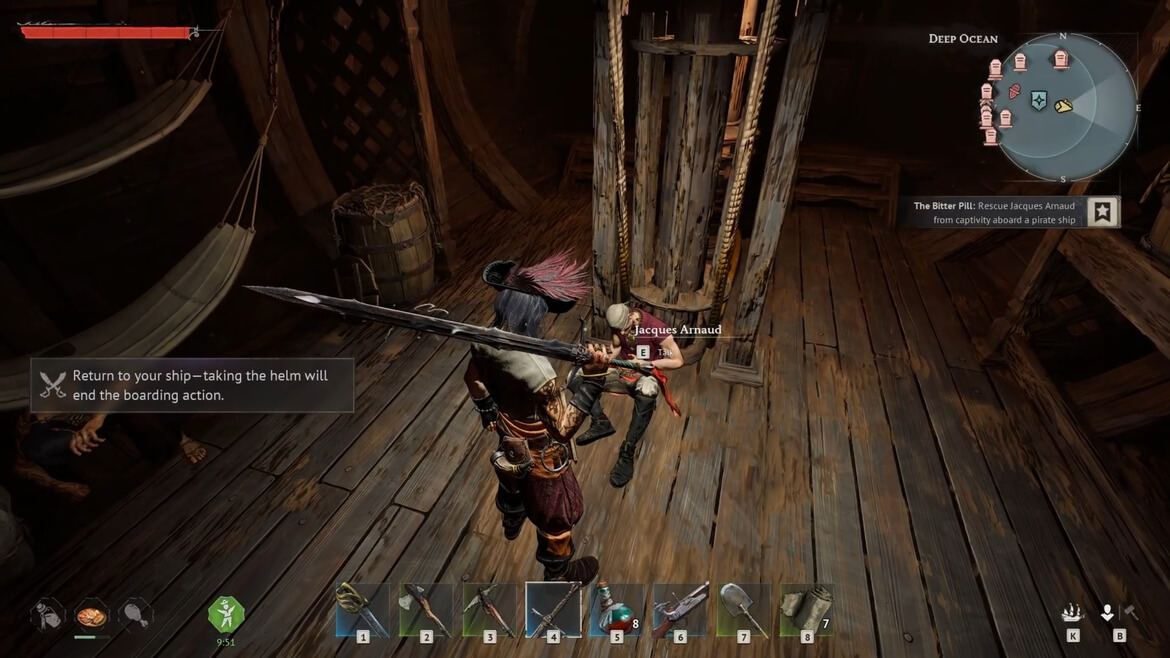Click the empty drumstick food slot

[x=135, y=613]
